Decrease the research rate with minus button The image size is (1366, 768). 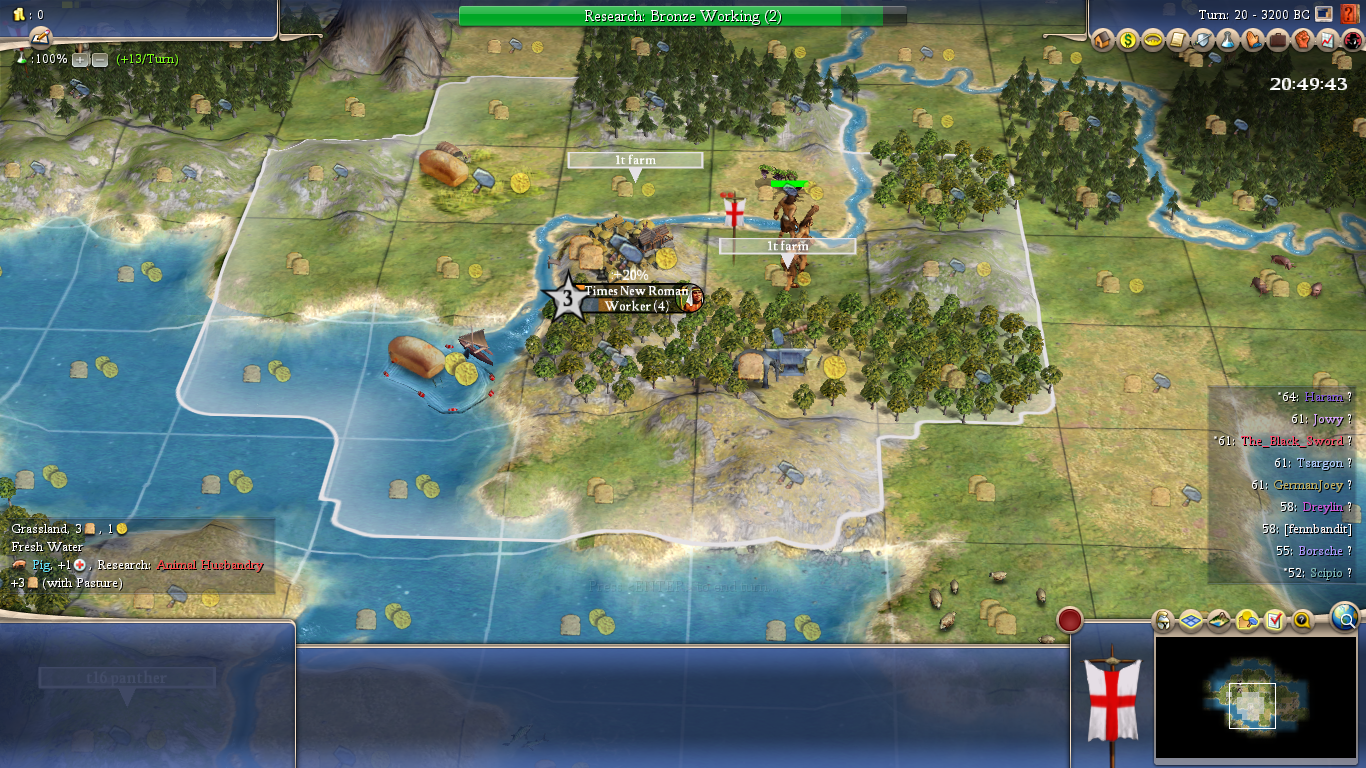coord(100,59)
